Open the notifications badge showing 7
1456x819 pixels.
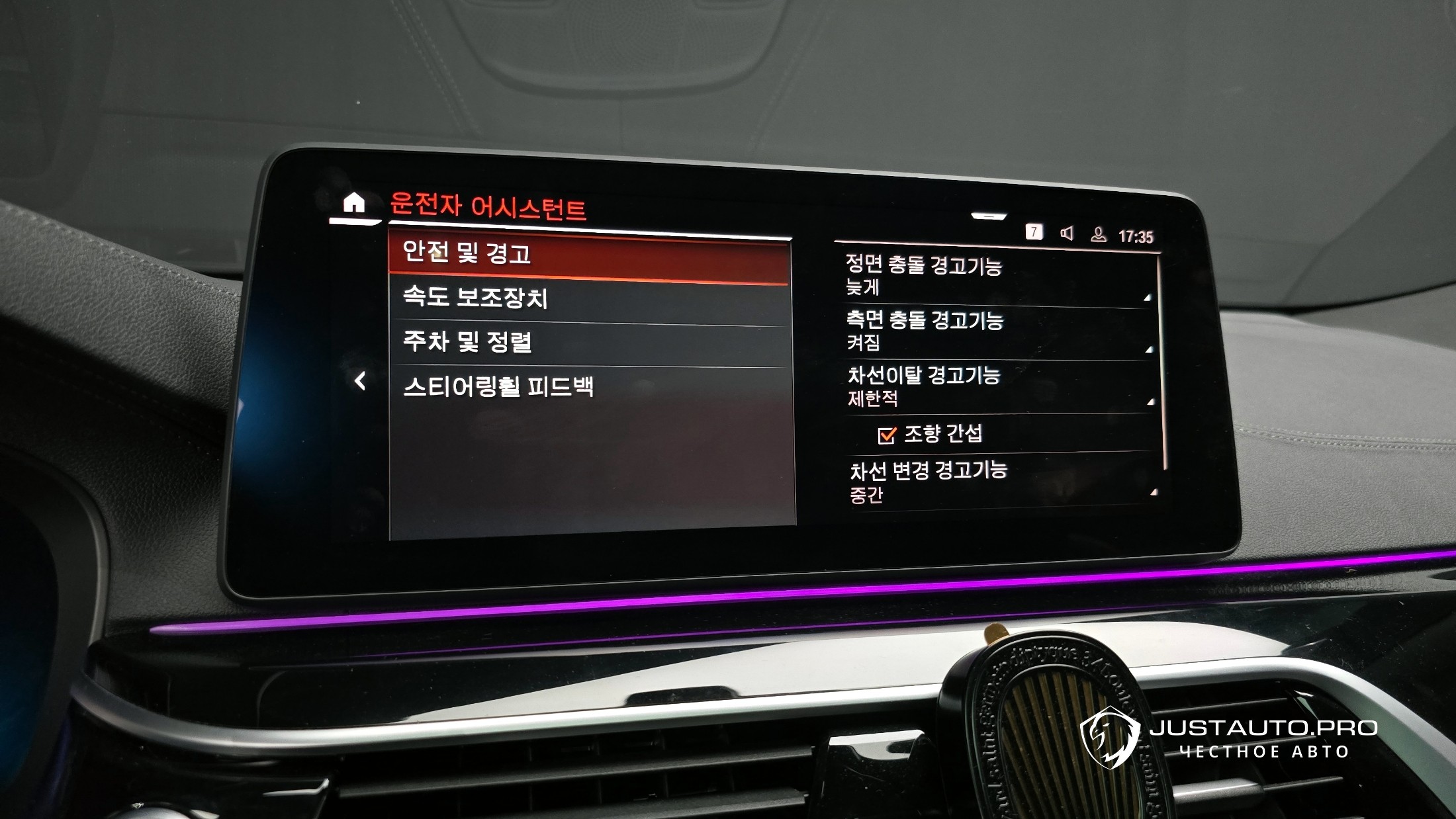click(1034, 232)
